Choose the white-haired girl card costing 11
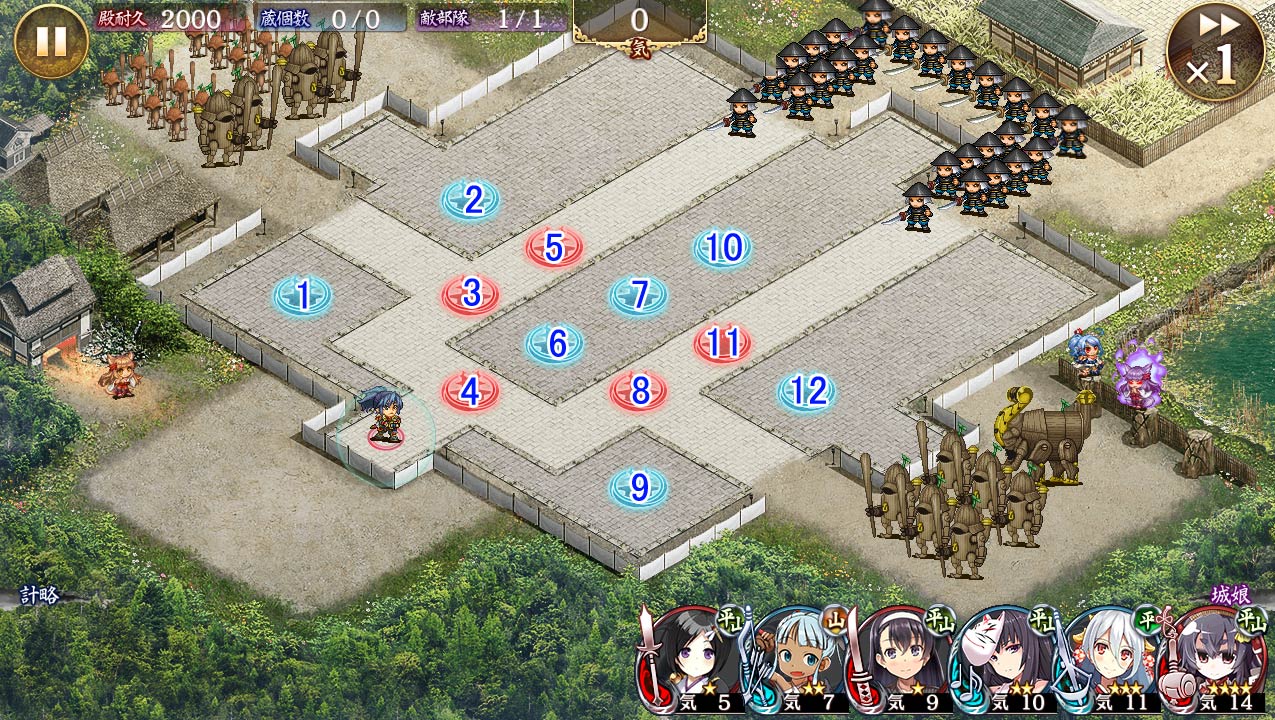Screen dimensions: 1275x720 pyautogui.click(x=1110, y=660)
